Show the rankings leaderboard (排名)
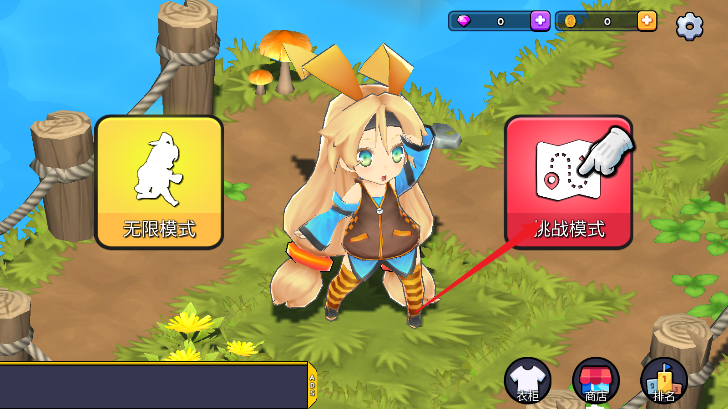The image size is (728, 409). pos(663,381)
